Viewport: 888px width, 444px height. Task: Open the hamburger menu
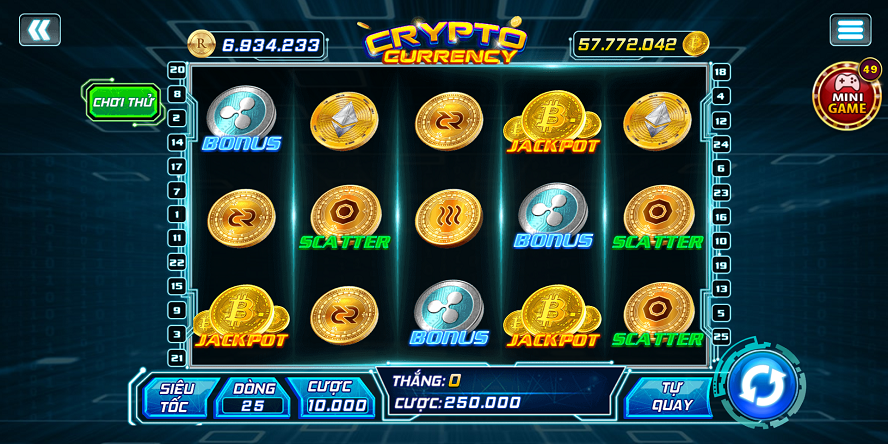coord(850,30)
